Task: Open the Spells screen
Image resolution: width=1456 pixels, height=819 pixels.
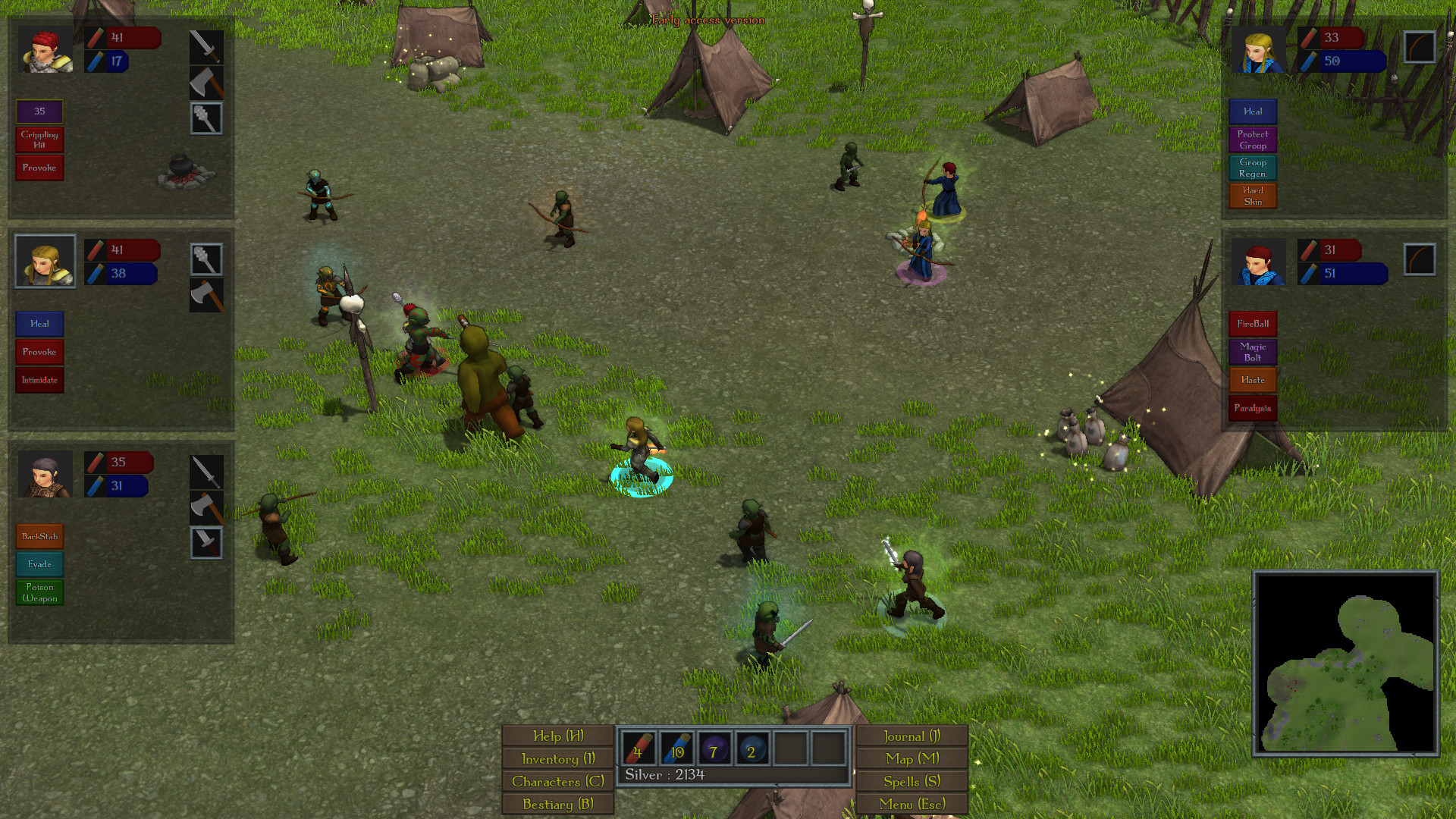Action: 912,781
